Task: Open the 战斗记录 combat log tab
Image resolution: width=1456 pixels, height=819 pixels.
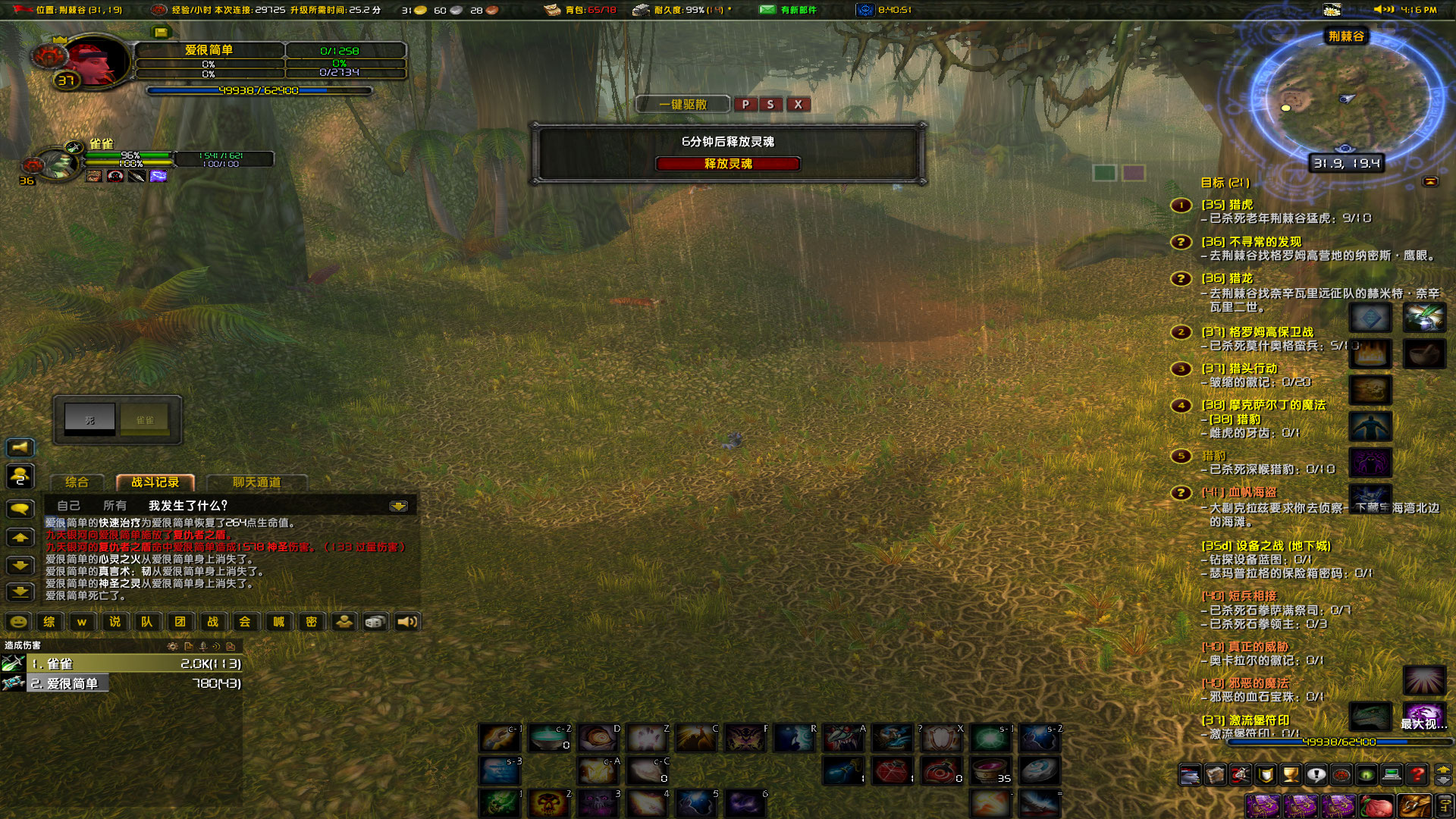Action: tap(155, 482)
